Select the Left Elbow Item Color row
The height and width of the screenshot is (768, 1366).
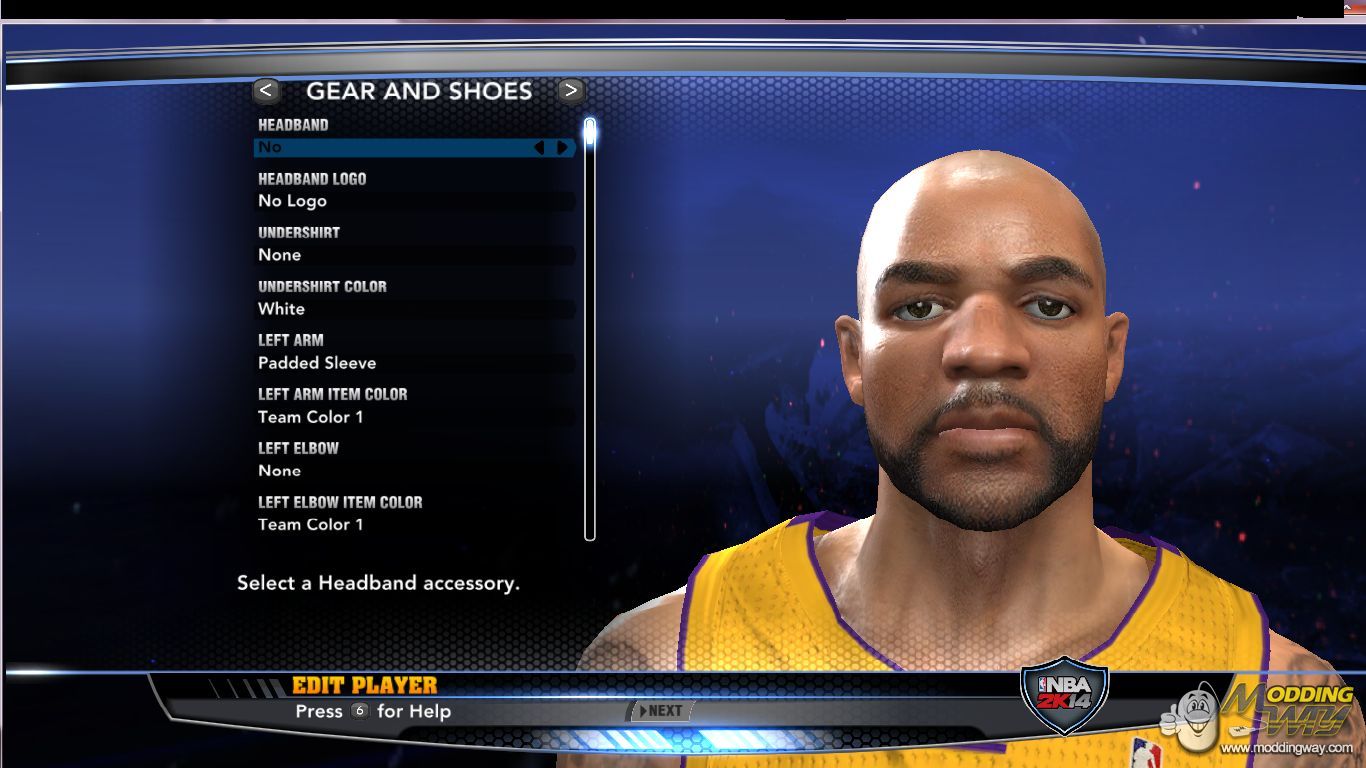tap(414, 525)
